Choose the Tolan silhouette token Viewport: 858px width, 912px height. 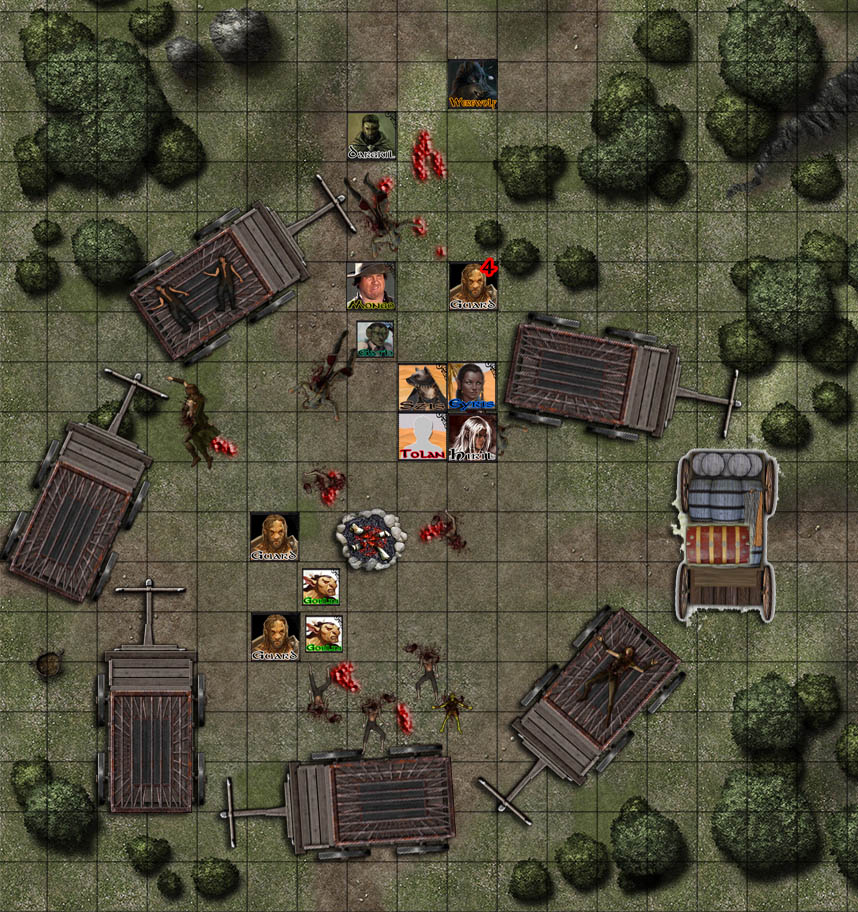pyautogui.click(x=422, y=437)
